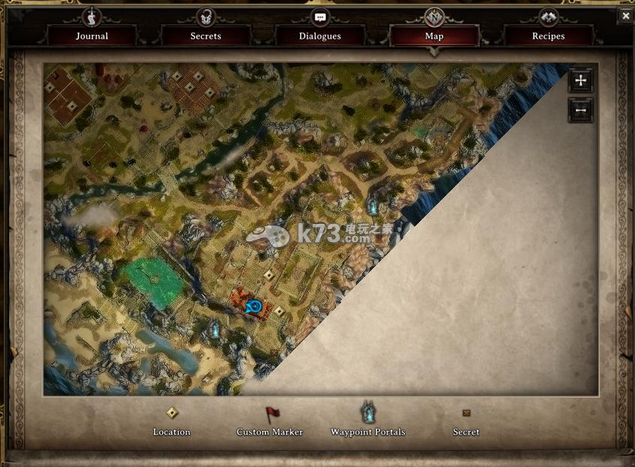Switch to the Recipes tab
Image resolution: width=635 pixels, height=467 pixels.
click(548, 36)
